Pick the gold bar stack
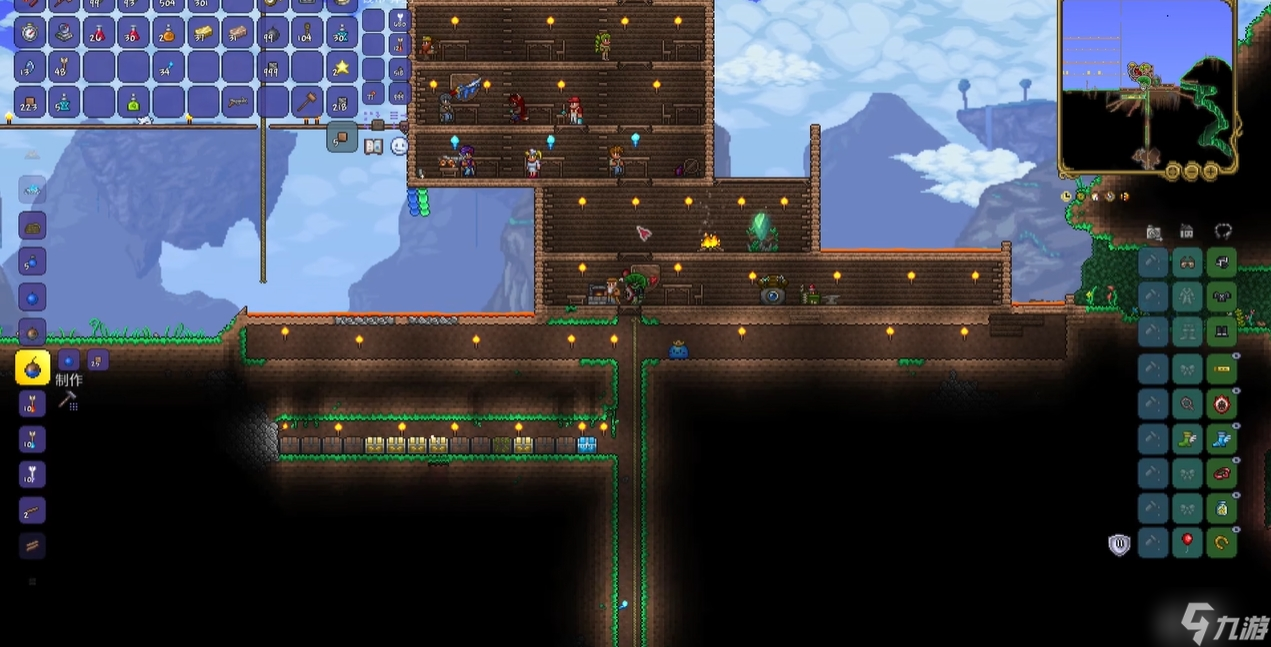Screen dimensions: 1271x647 click(203, 33)
